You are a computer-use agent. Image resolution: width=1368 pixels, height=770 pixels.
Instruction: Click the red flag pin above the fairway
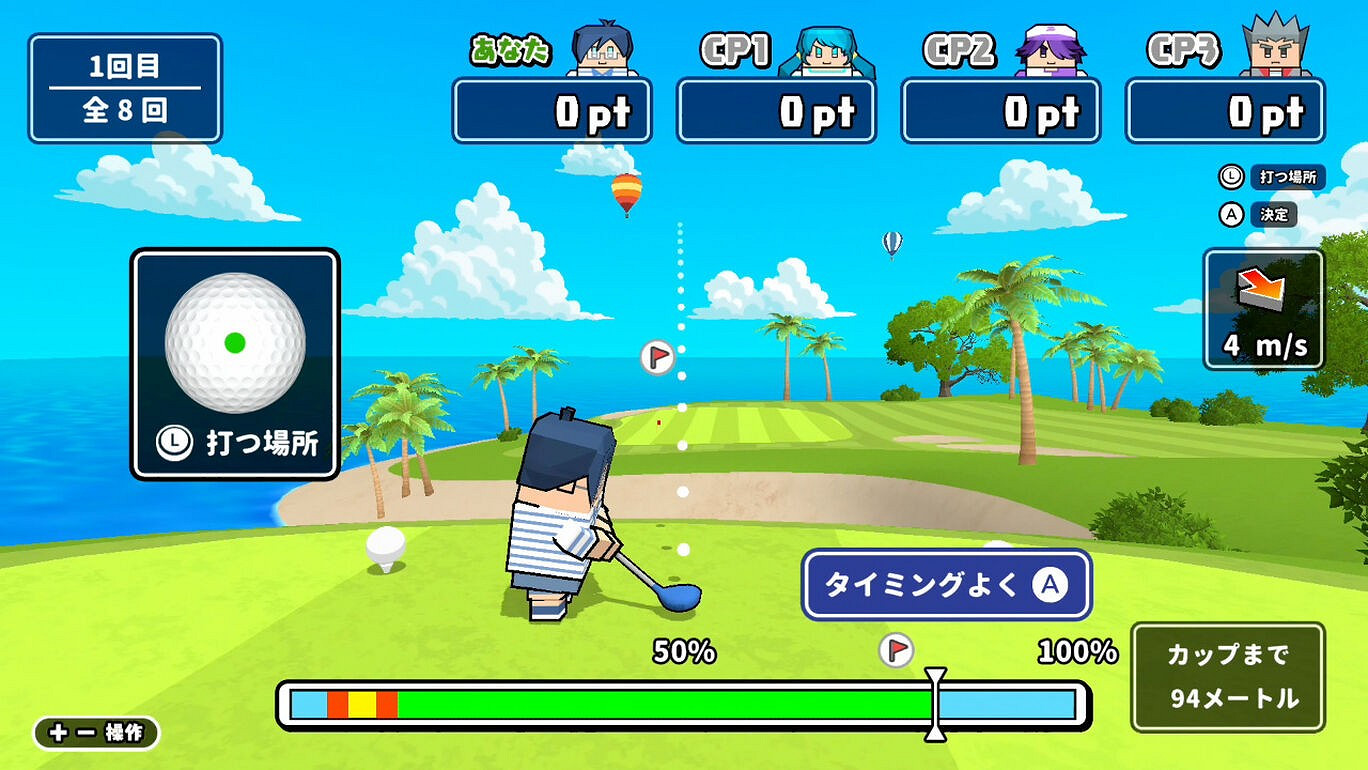(x=658, y=356)
